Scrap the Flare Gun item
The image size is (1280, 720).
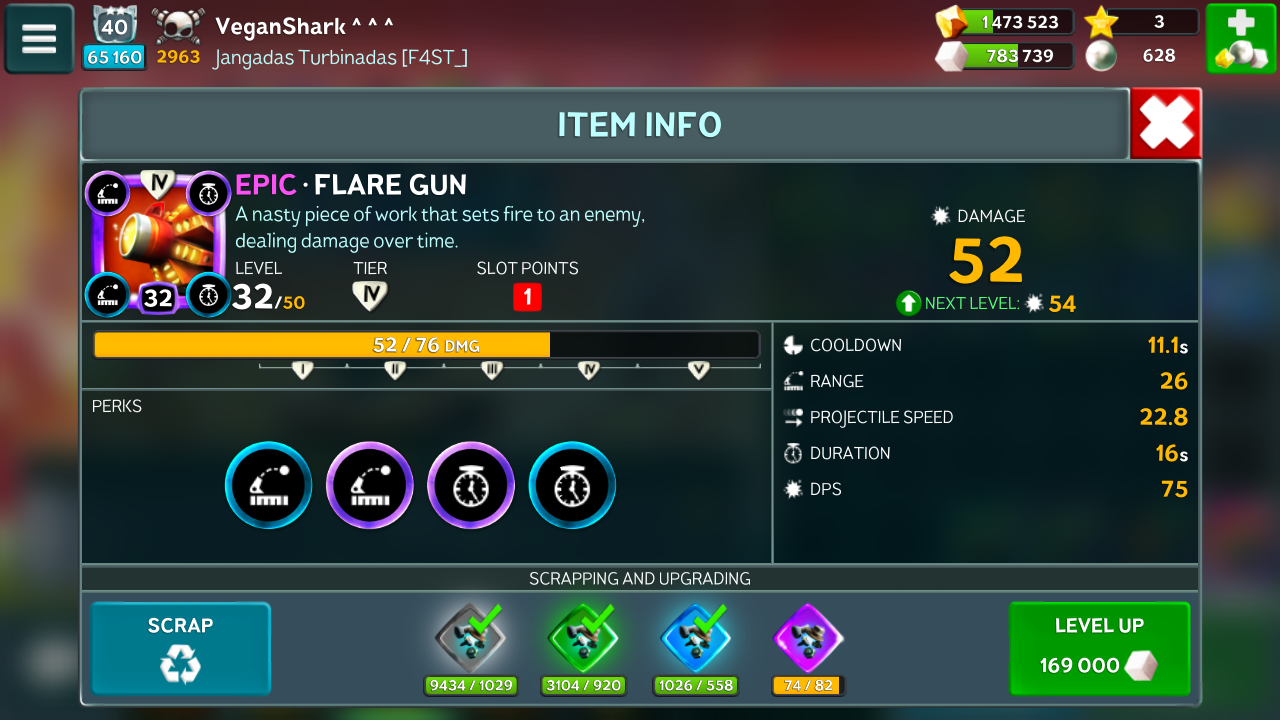click(181, 648)
